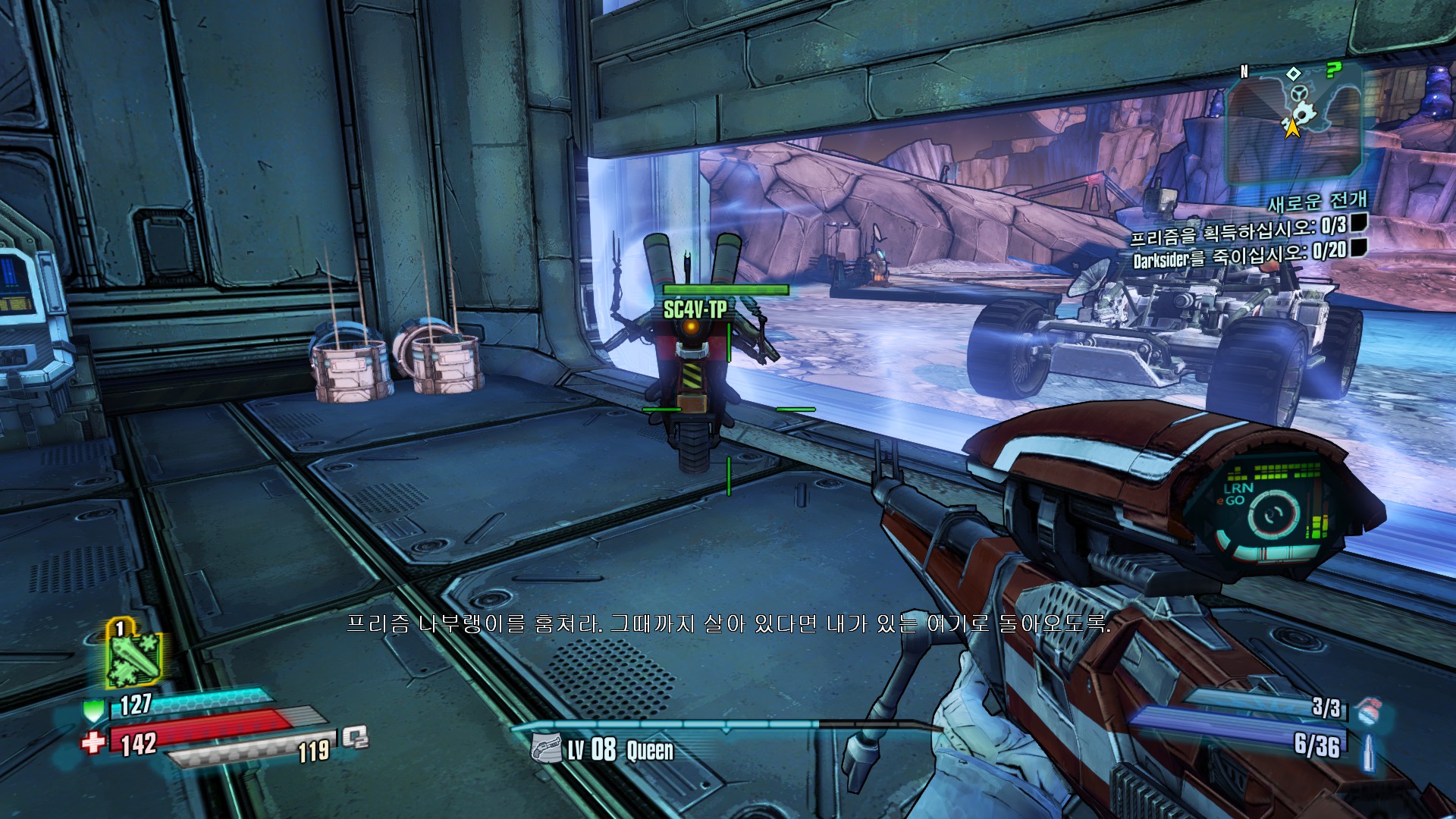1456x819 pixels.
Task: Open the 새로운 전개 mission tracker title
Action: click(x=1317, y=202)
